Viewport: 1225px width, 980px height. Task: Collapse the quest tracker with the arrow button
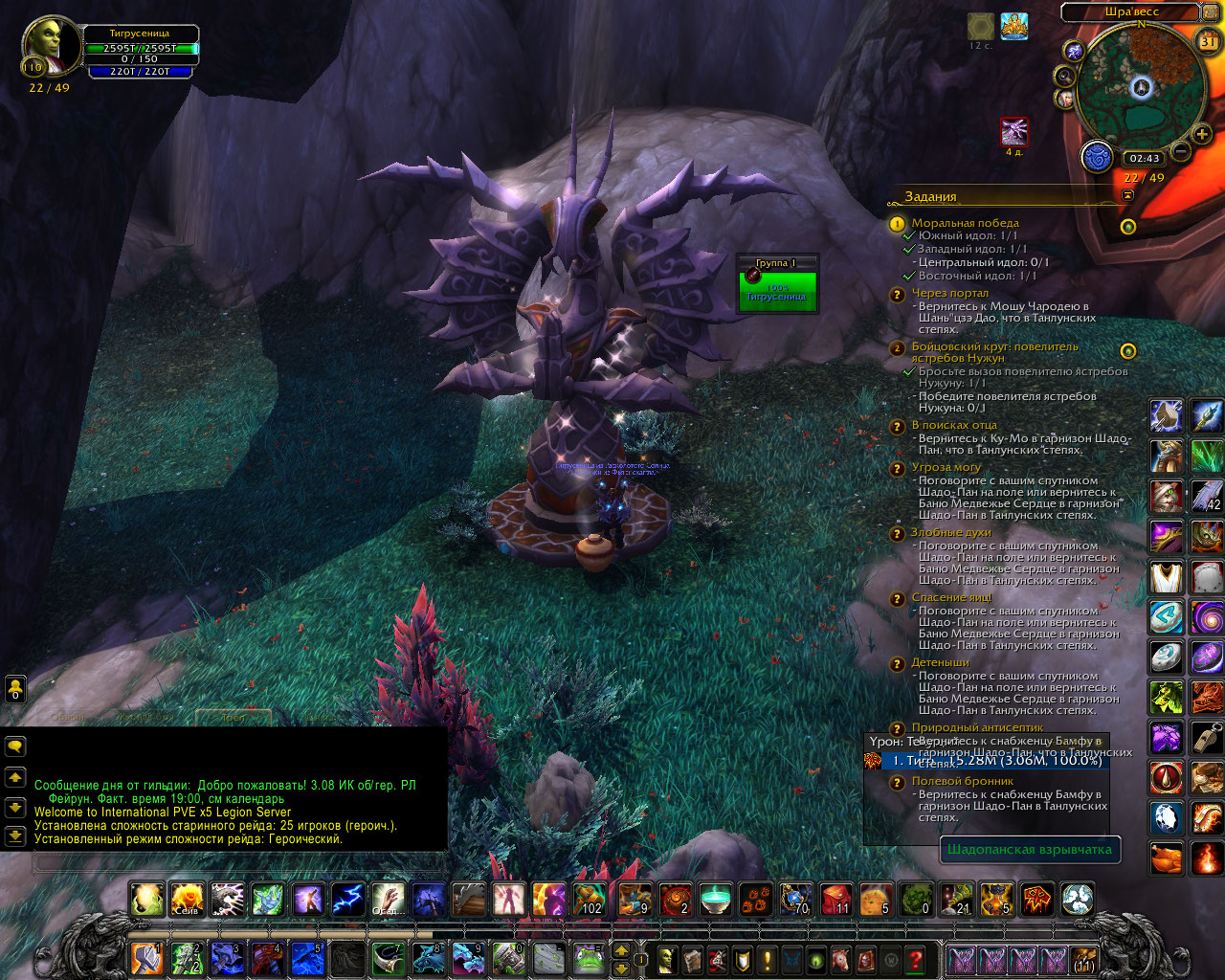tap(1127, 195)
